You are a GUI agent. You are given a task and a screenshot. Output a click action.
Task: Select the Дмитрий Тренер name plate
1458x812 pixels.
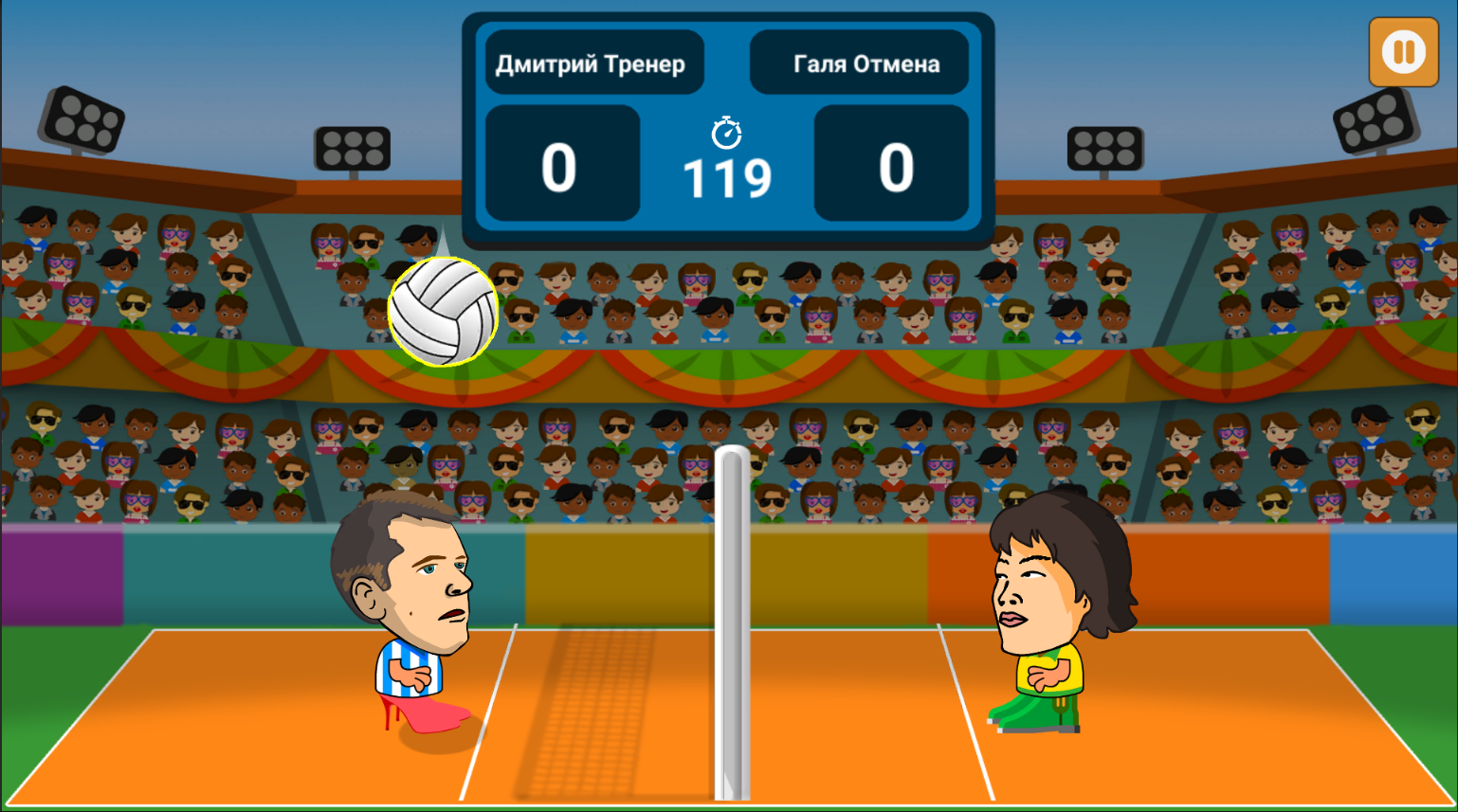click(592, 61)
